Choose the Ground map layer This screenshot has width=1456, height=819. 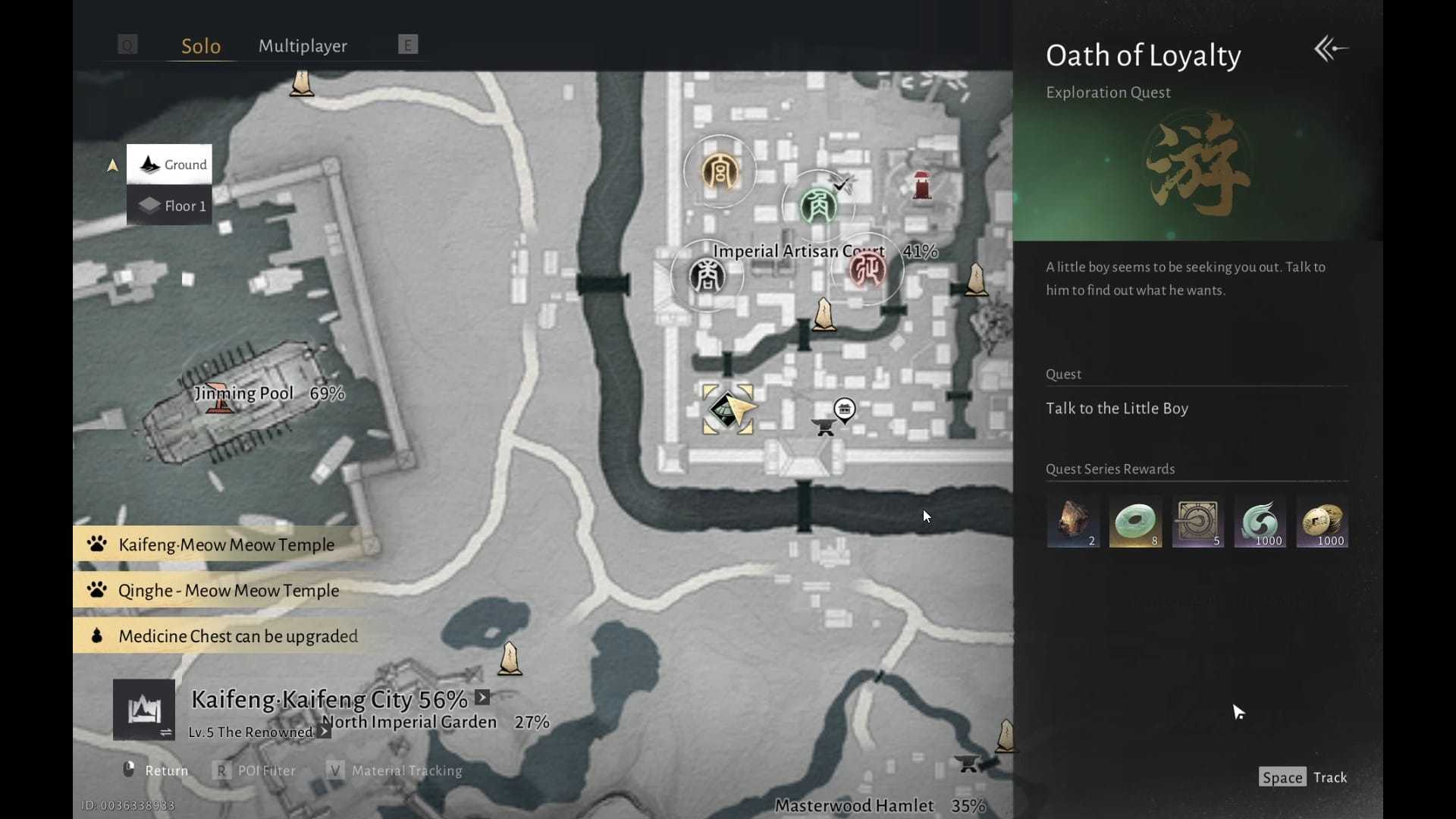[x=170, y=165]
